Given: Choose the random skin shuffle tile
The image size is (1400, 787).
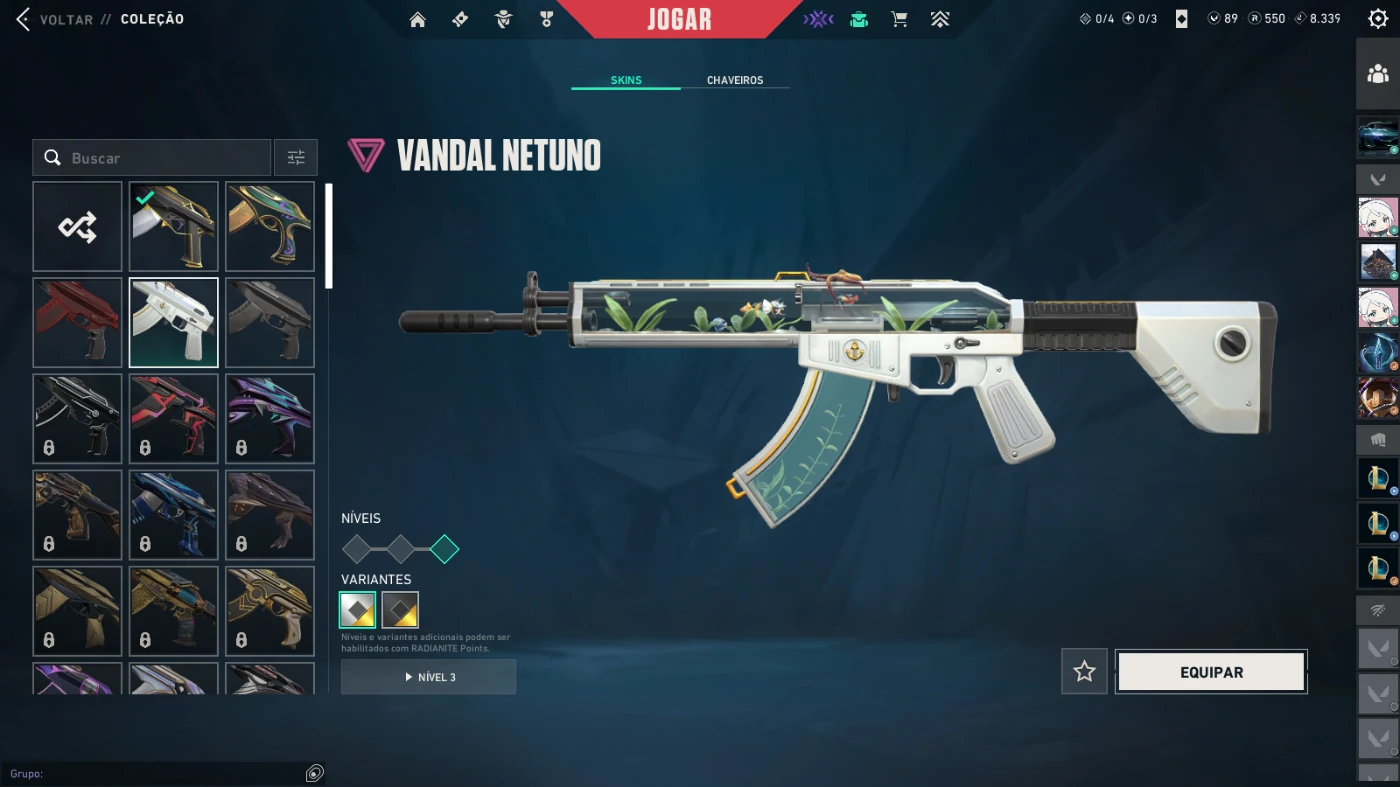Looking at the screenshot, I should click(77, 227).
